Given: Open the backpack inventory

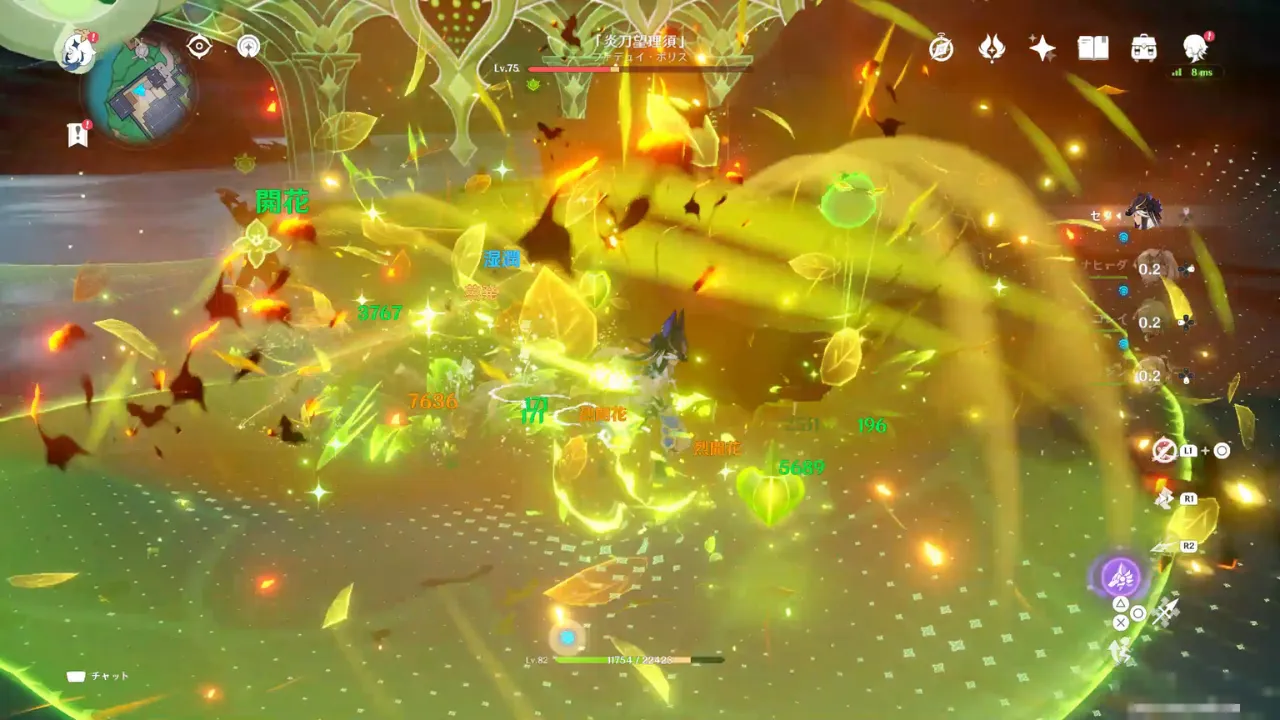Looking at the screenshot, I should click(1144, 48).
